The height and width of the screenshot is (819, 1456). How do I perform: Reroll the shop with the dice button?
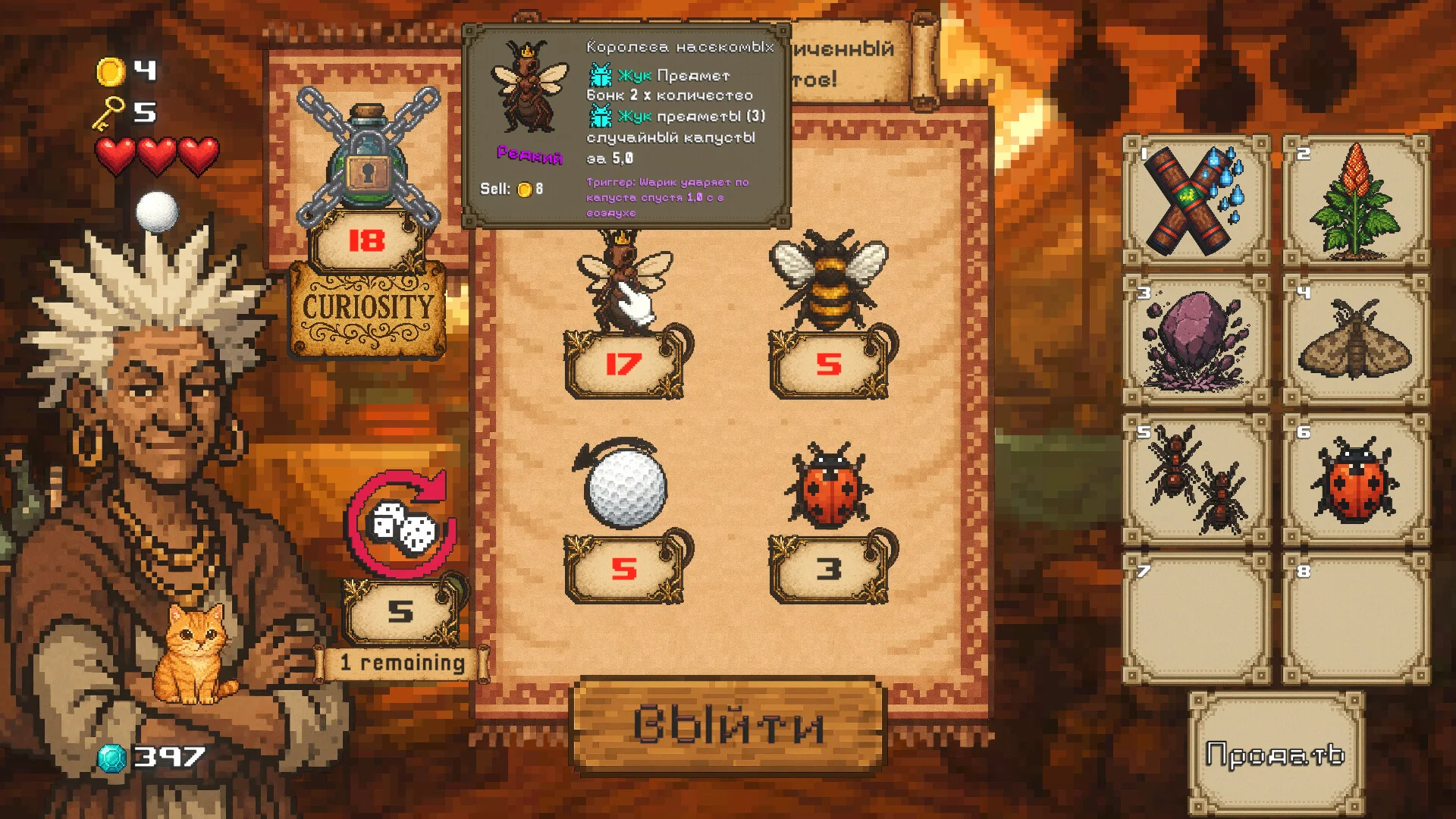(400, 525)
